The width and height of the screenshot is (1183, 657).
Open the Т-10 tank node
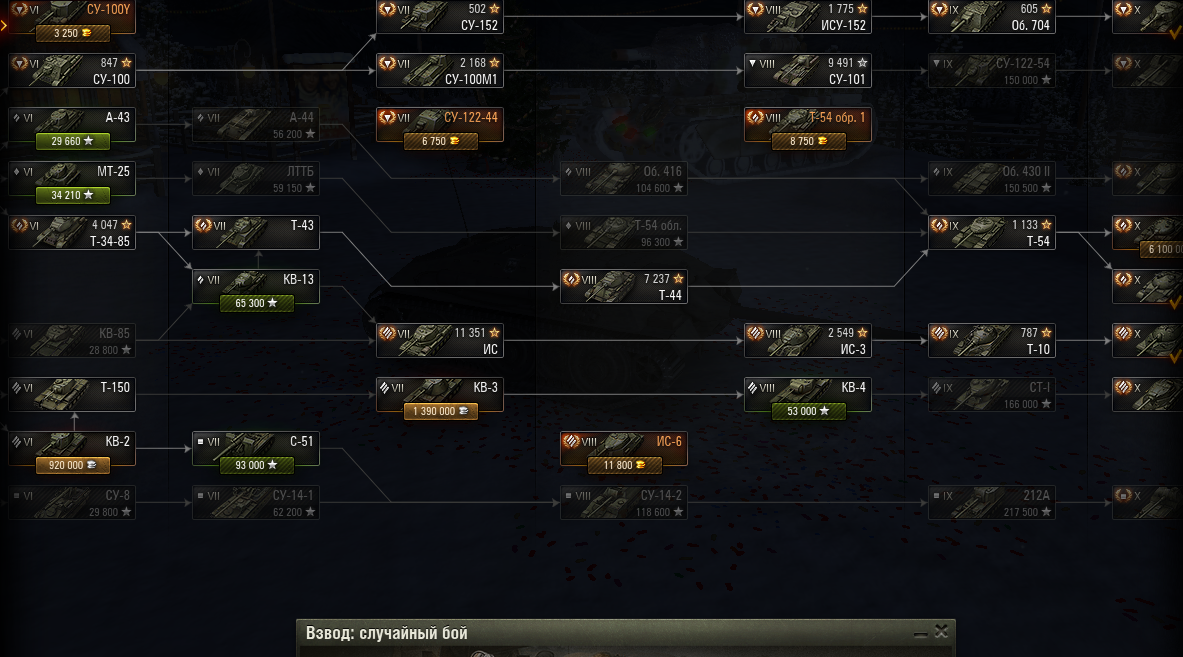pyautogui.click(x=990, y=341)
